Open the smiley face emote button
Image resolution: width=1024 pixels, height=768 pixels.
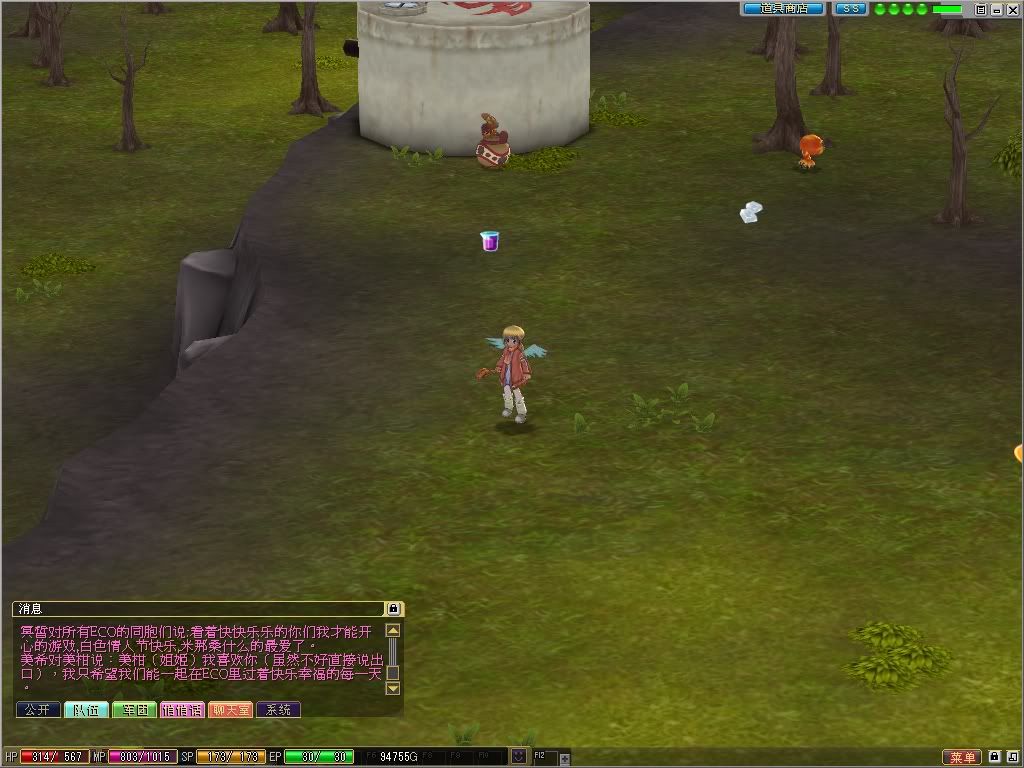(x=519, y=757)
